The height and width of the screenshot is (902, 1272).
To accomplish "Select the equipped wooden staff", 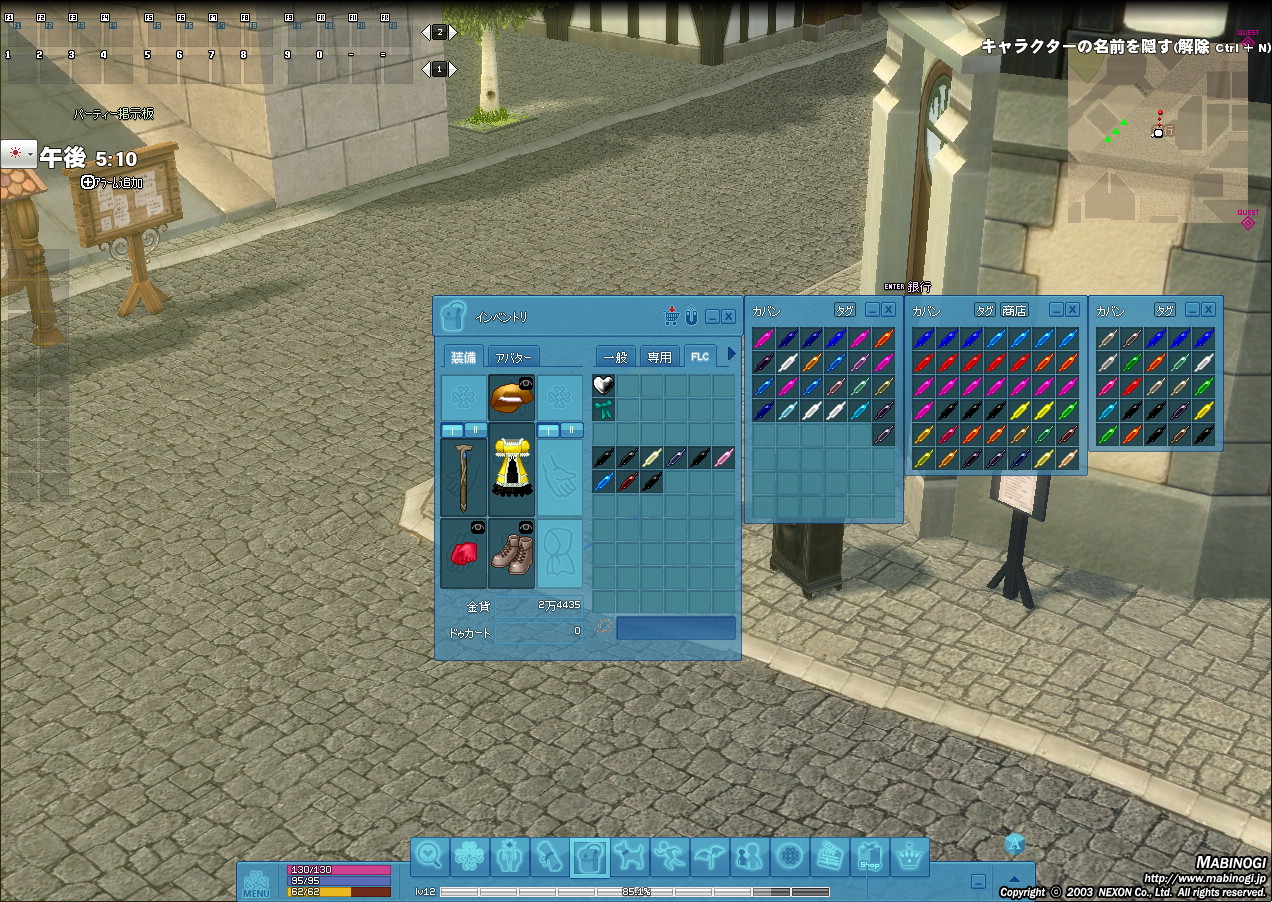I will click(463, 476).
